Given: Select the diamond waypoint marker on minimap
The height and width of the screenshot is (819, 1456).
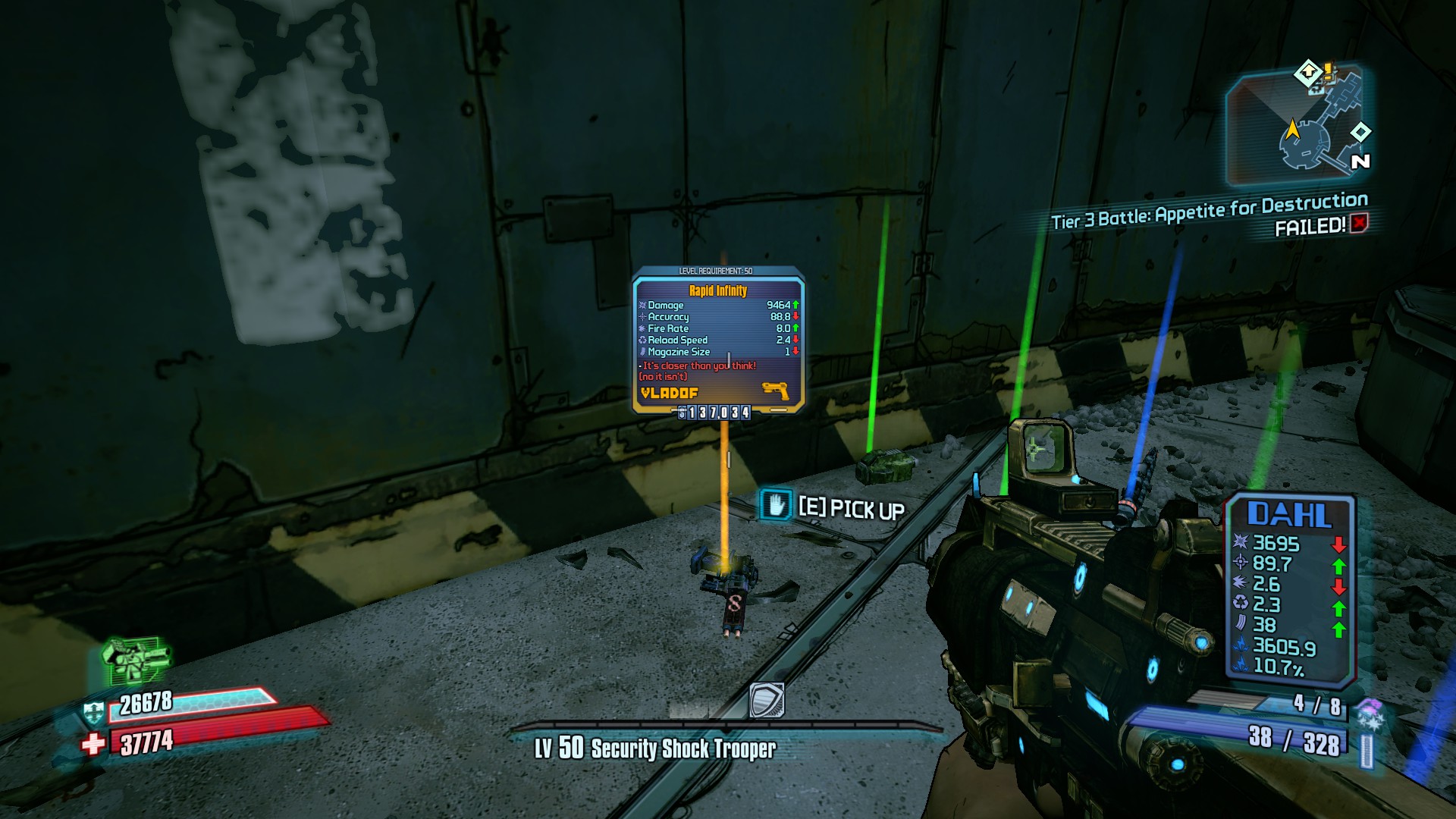Looking at the screenshot, I should tap(1360, 132).
